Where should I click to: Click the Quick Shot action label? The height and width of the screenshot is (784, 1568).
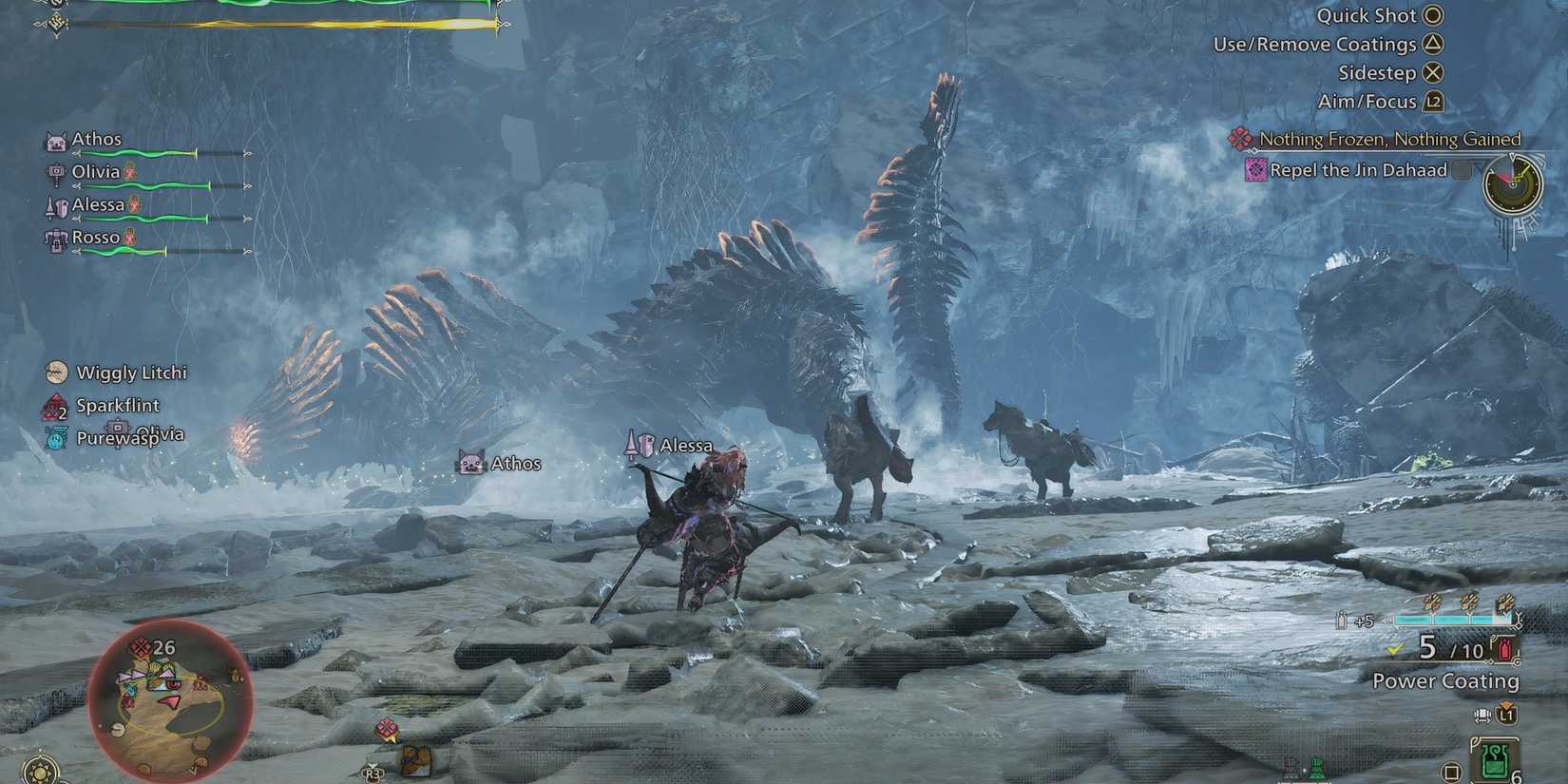[1368, 15]
